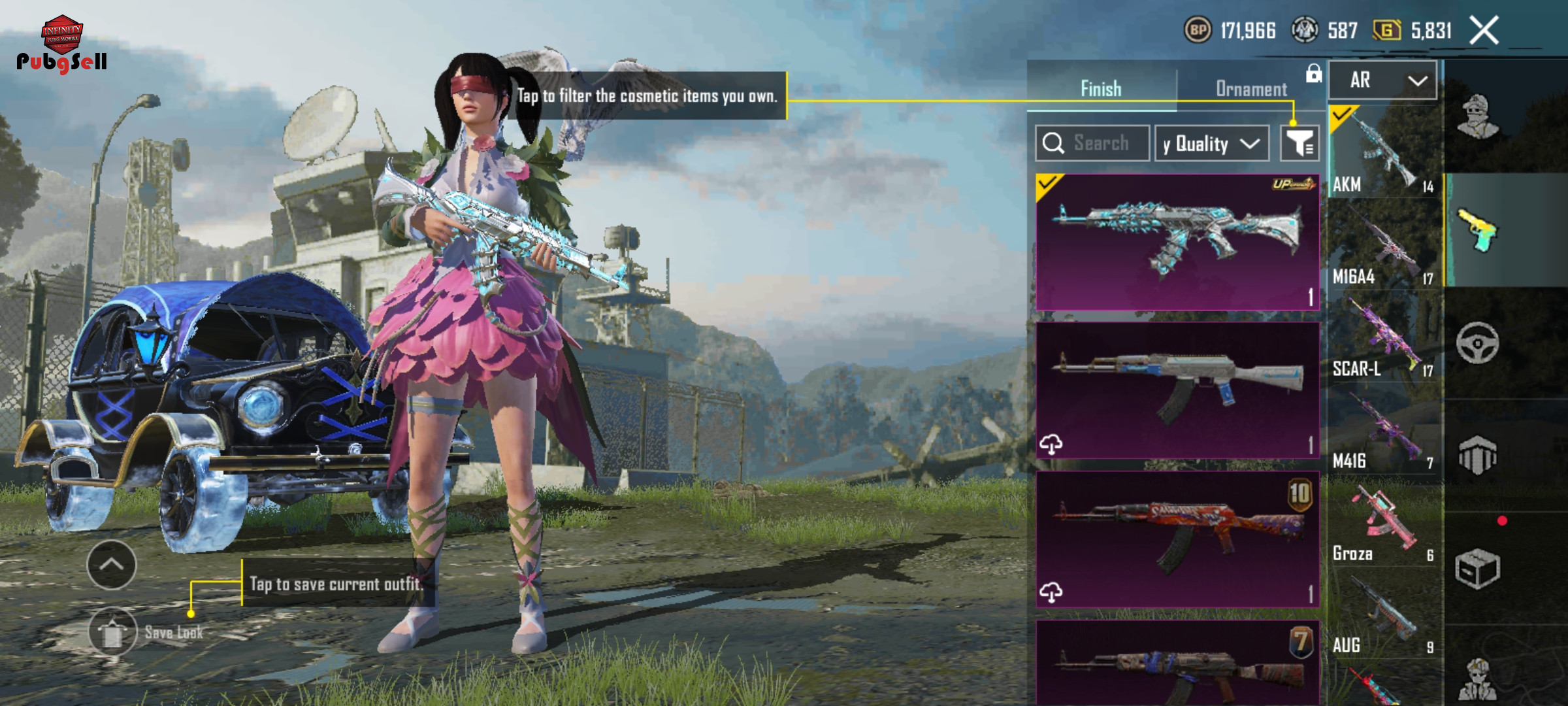1568x706 pixels.
Task: Click the Search field for skins
Action: pos(1092,143)
